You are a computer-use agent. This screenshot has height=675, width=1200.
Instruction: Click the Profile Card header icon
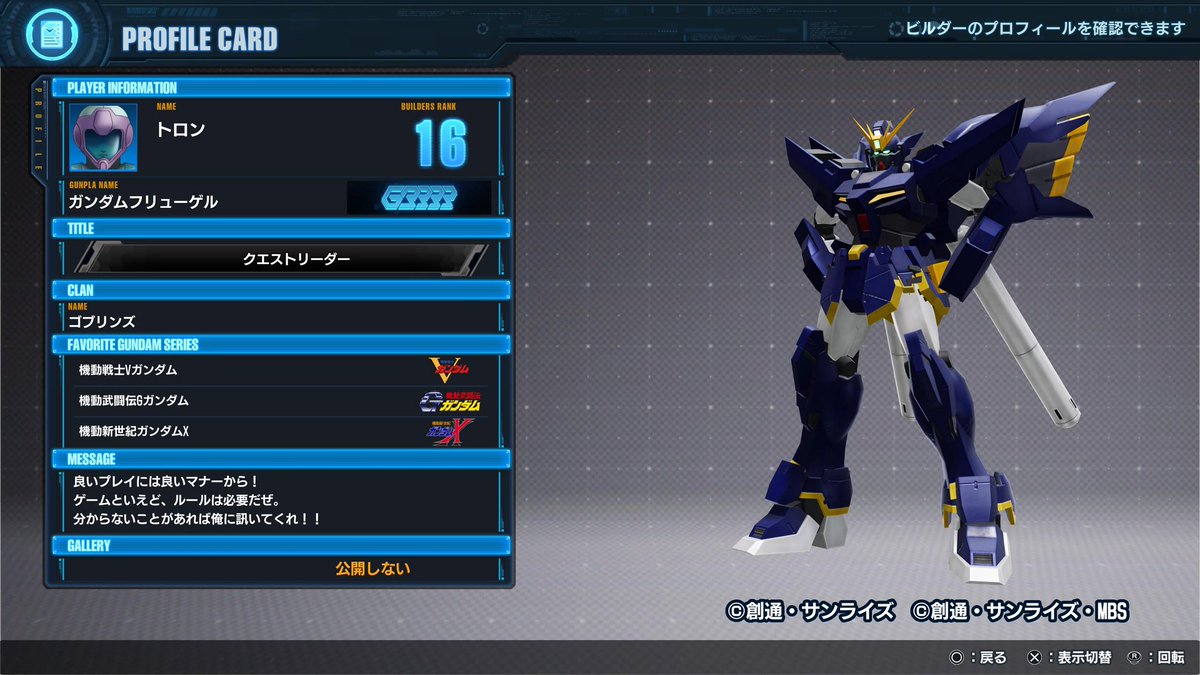(x=47, y=36)
